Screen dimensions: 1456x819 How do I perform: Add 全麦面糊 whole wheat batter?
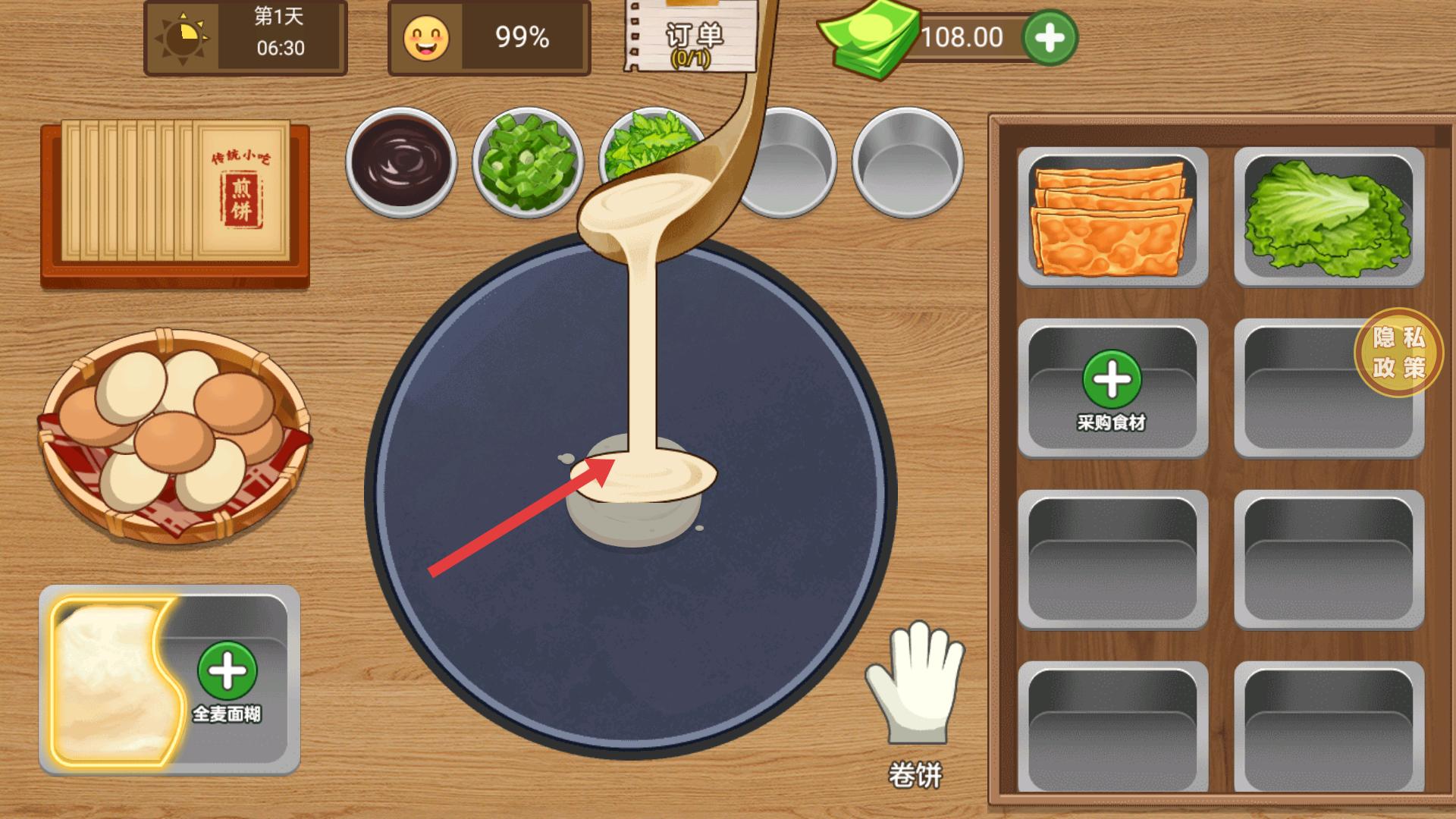point(227,672)
